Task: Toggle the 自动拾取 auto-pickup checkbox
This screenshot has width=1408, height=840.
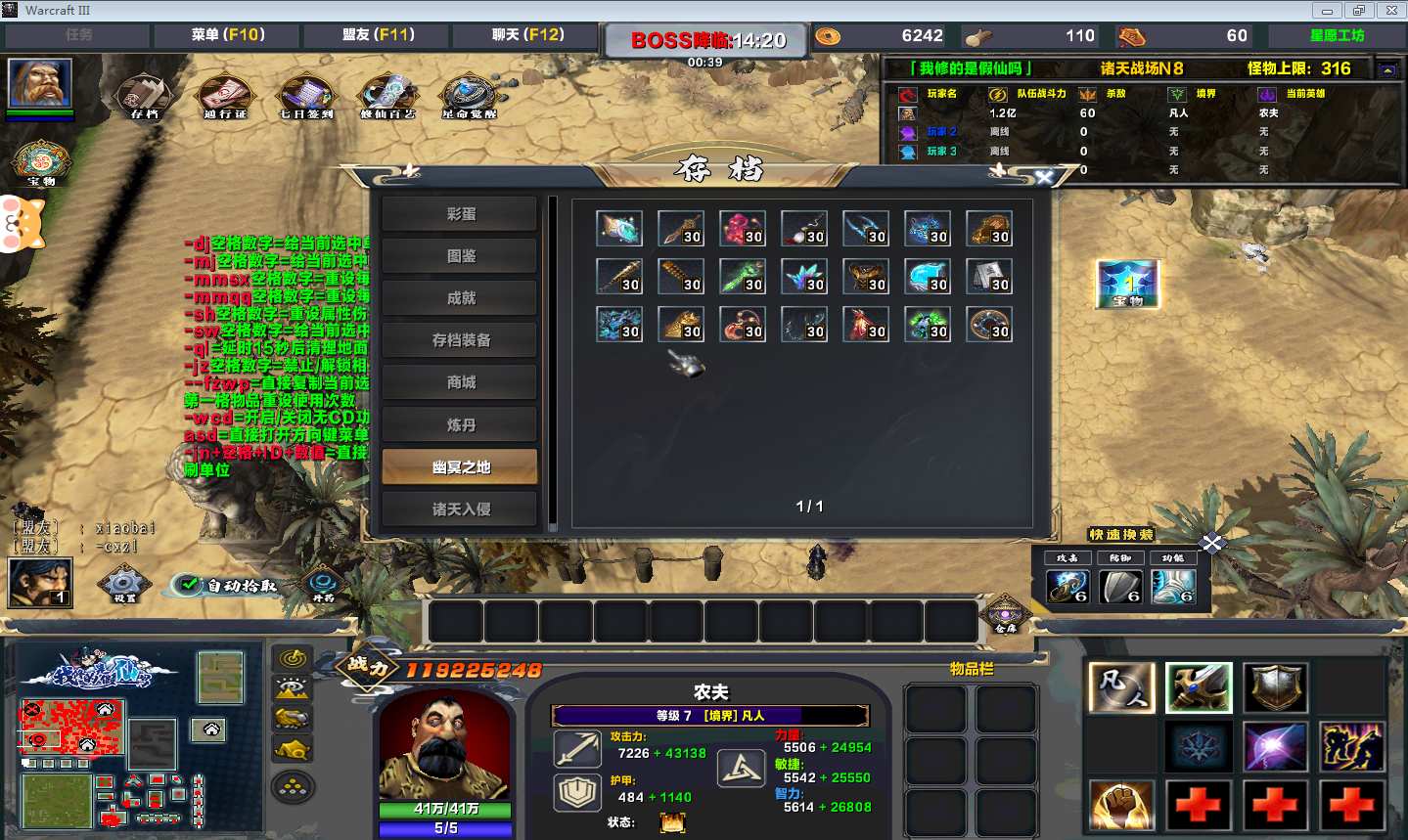Action: pos(188,585)
